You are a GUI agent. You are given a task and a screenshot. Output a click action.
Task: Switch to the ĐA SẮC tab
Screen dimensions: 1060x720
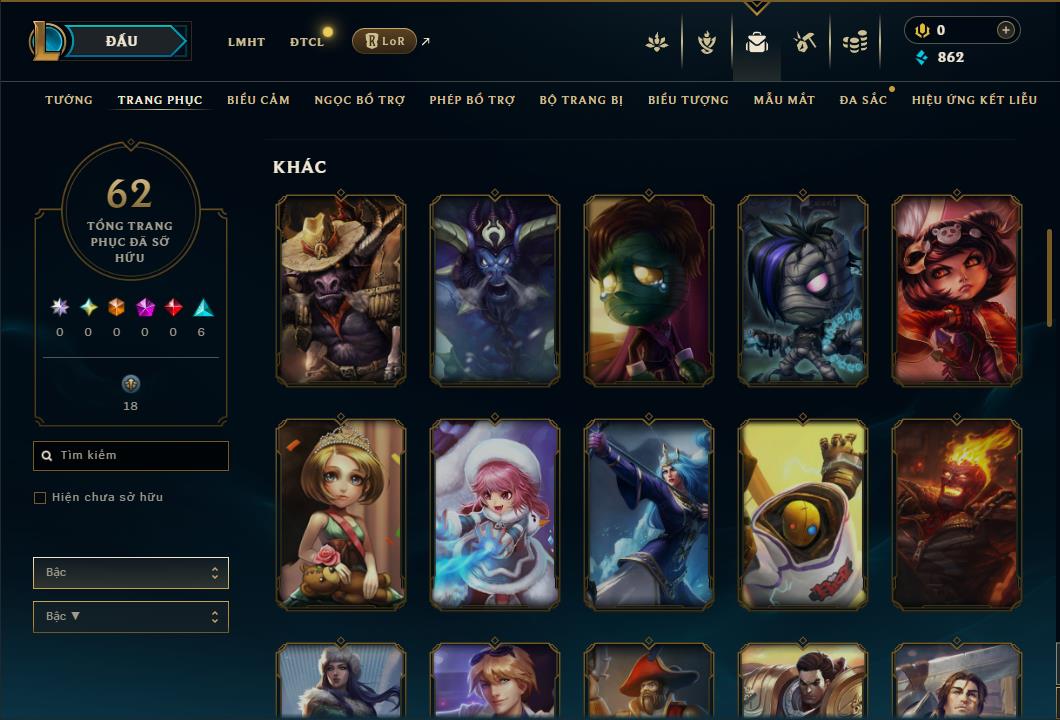(863, 100)
